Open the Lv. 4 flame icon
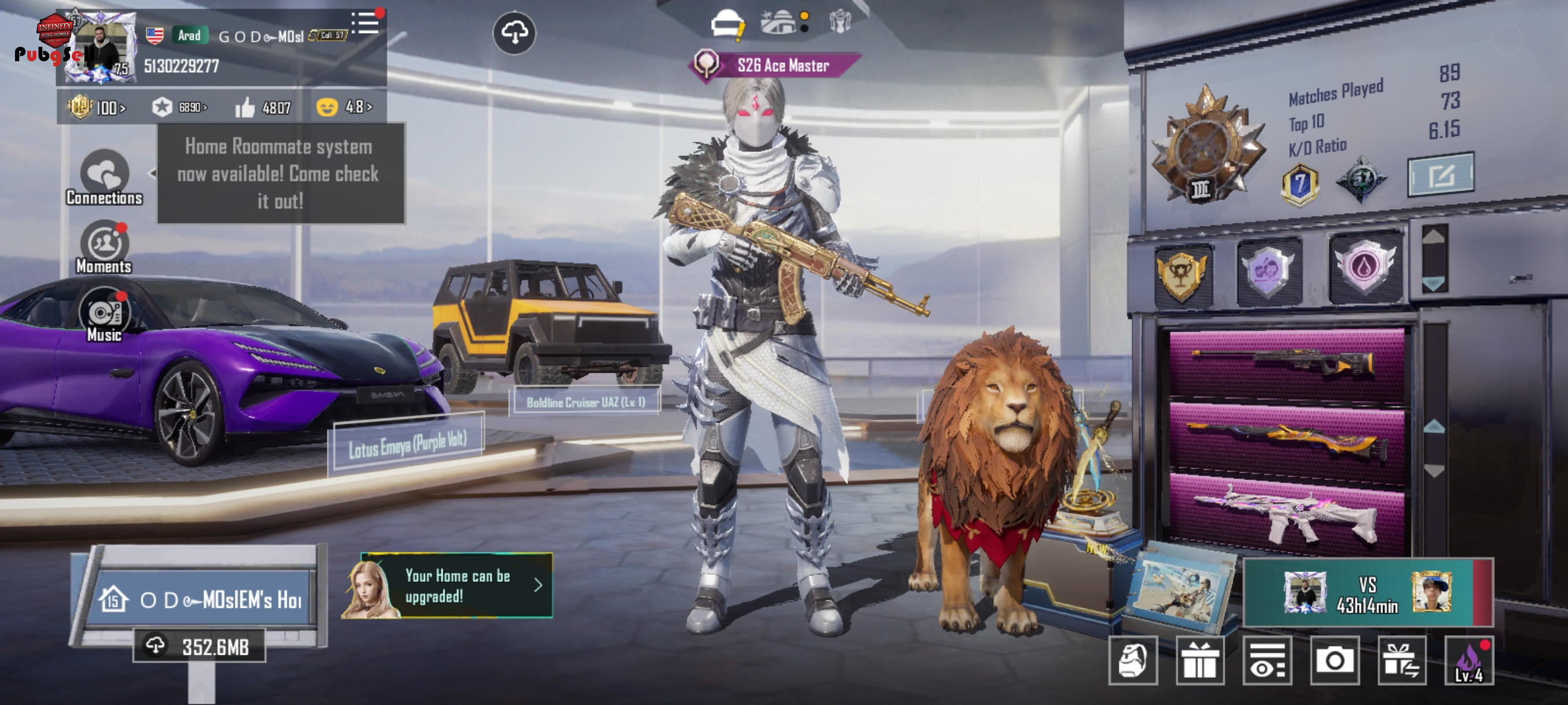This screenshot has width=1568, height=705. click(1469, 661)
